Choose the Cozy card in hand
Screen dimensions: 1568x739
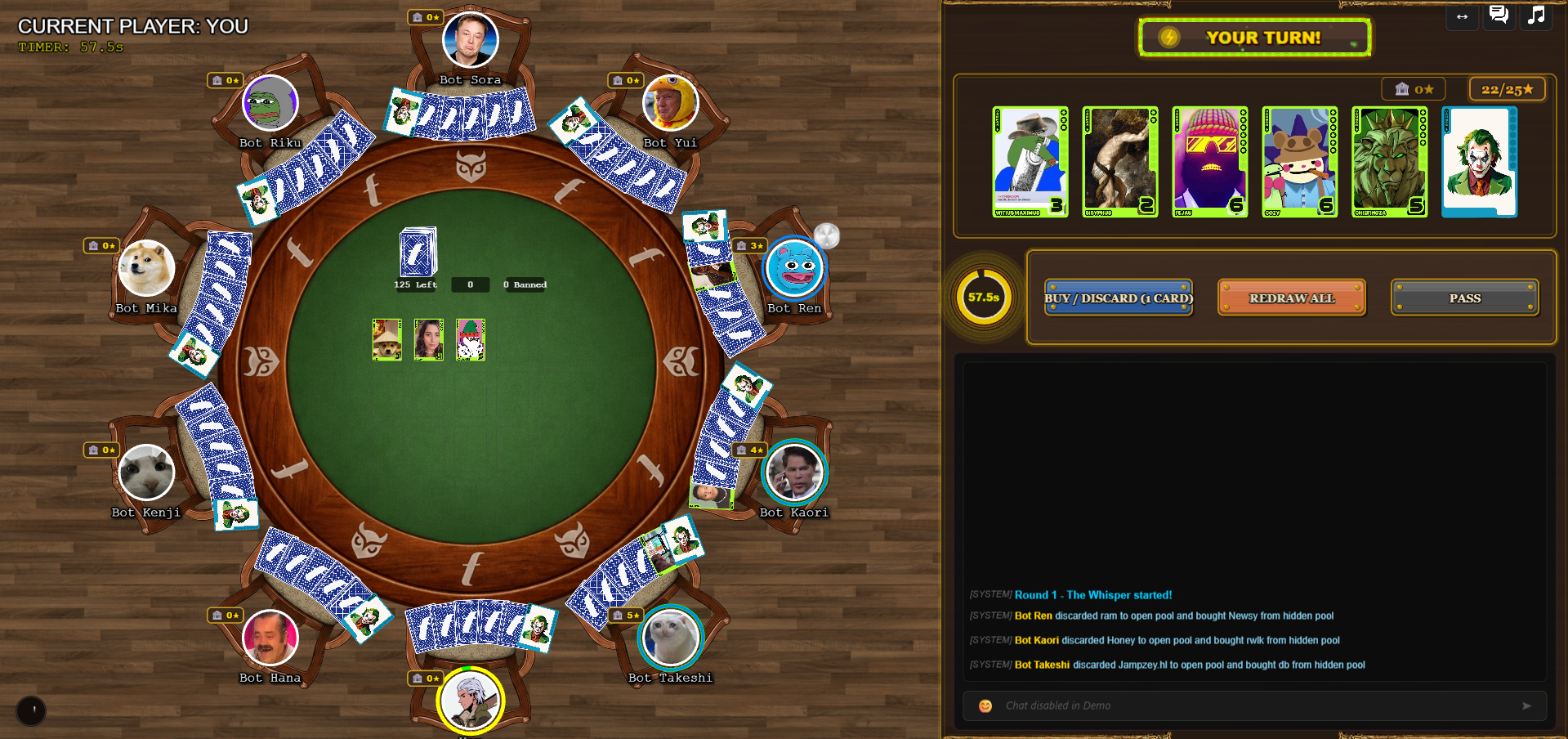pos(1299,162)
